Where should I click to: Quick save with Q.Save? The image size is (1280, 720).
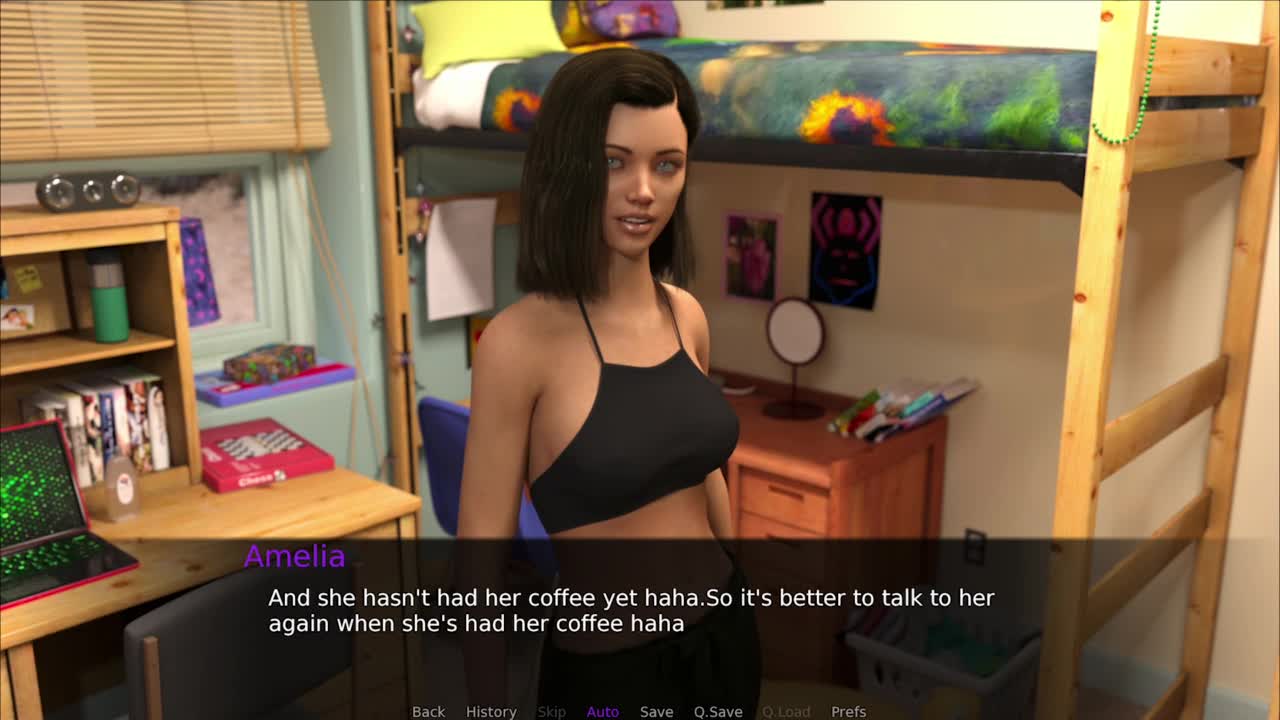coord(718,711)
